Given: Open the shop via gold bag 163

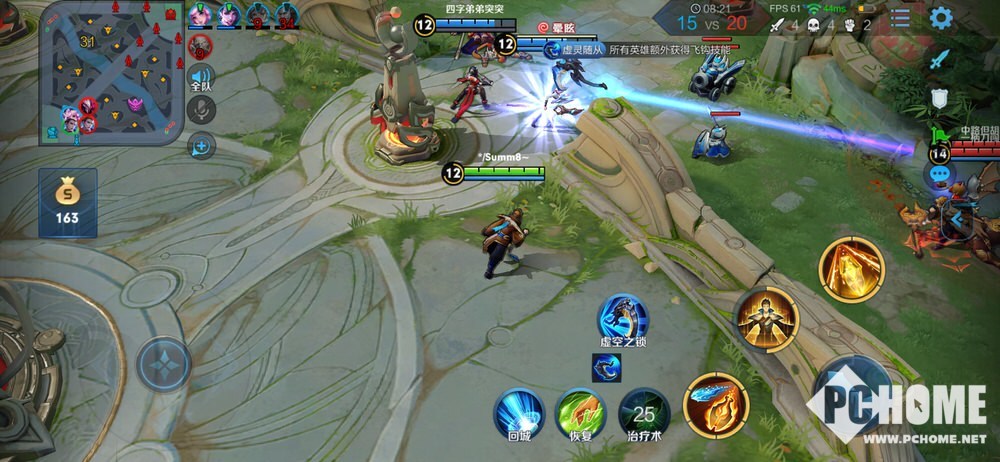Looking at the screenshot, I should click(67, 202).
